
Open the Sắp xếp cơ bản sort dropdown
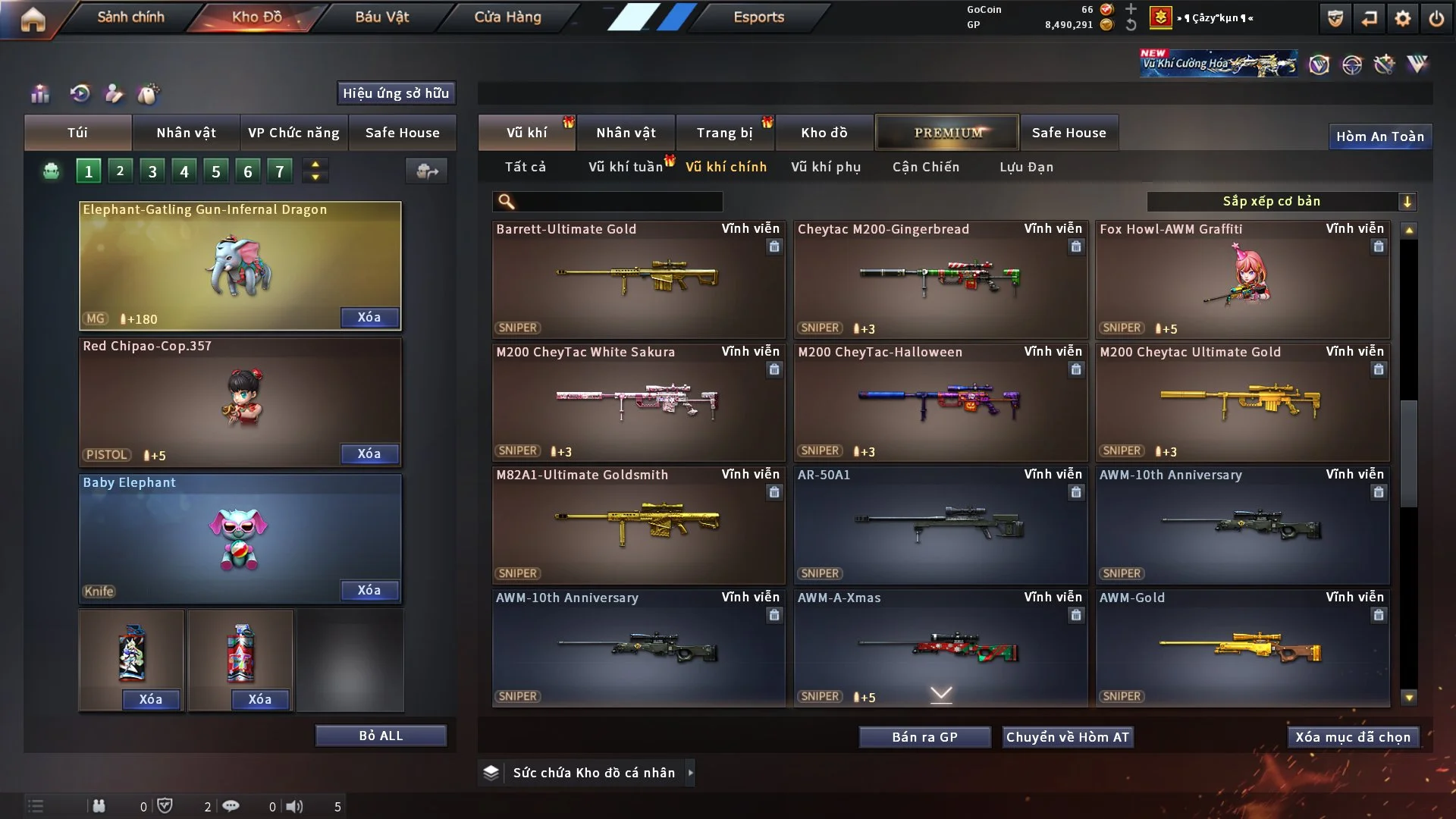point(1281,201)
